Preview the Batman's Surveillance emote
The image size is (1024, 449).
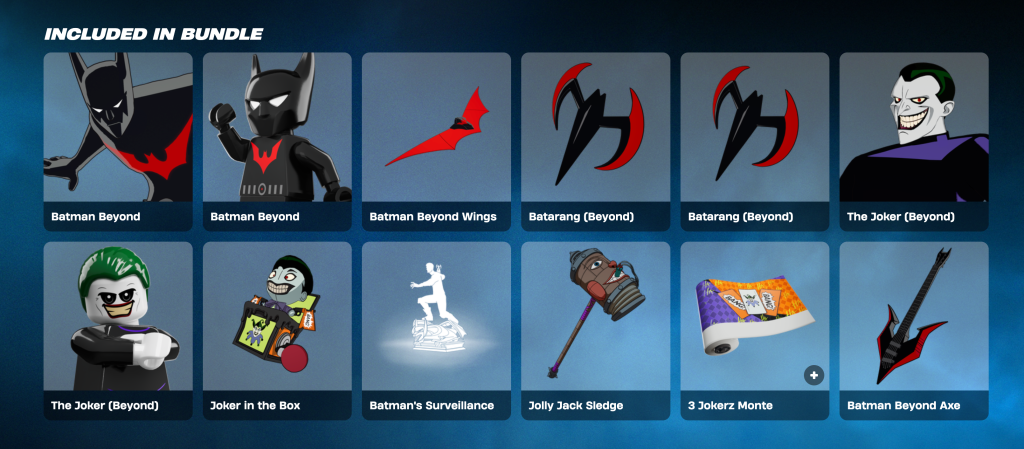point(436,330)
